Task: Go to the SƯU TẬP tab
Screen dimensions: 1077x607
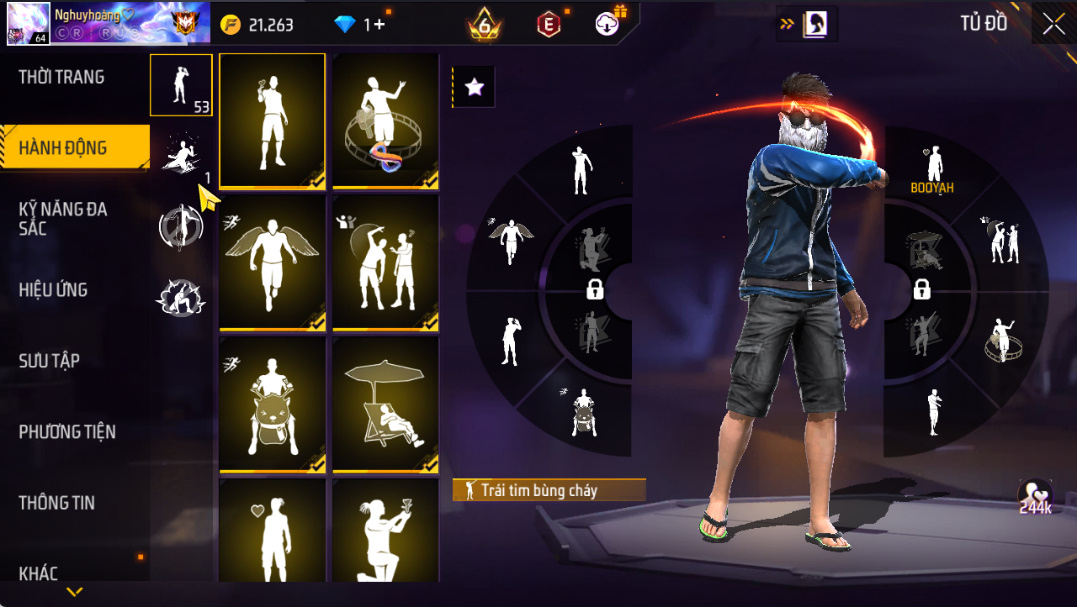Action: pos(49,361)
